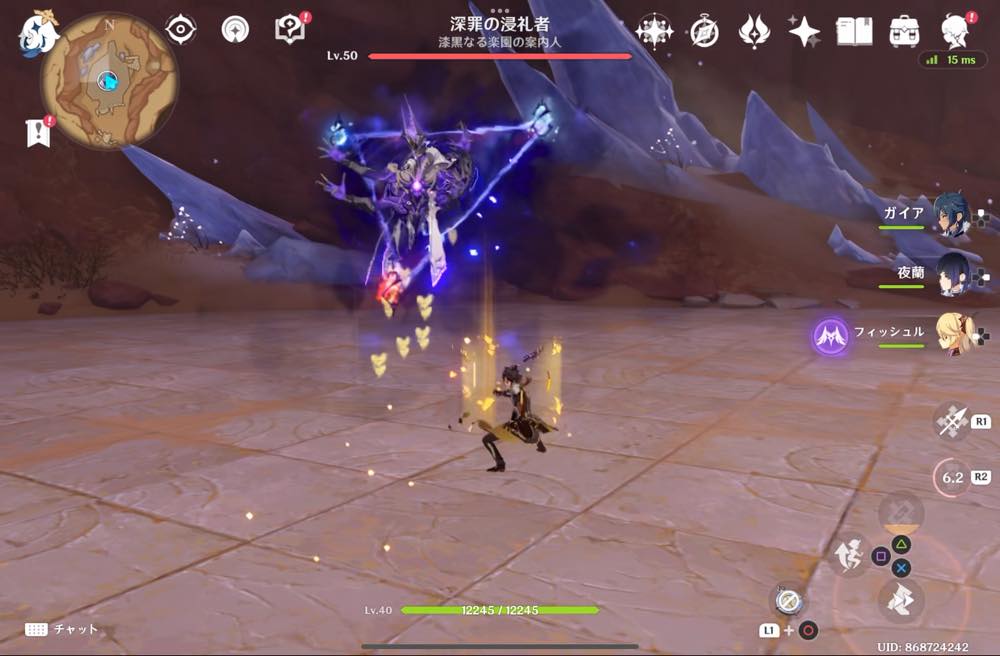
Task: Open the Paimon main menu
Action: click(x=39, y=32)
